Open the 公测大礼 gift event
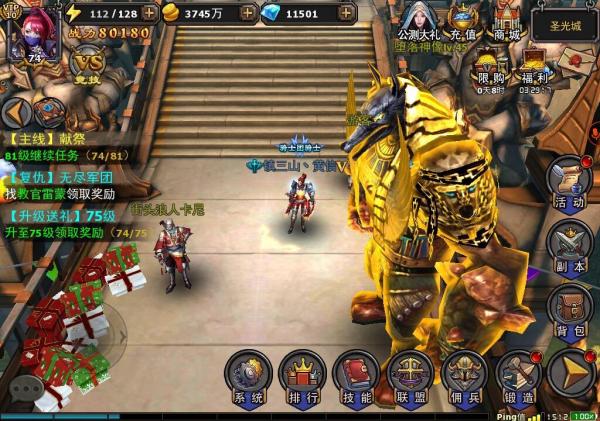Screen dimensions: 600x421 click(418, 20)
